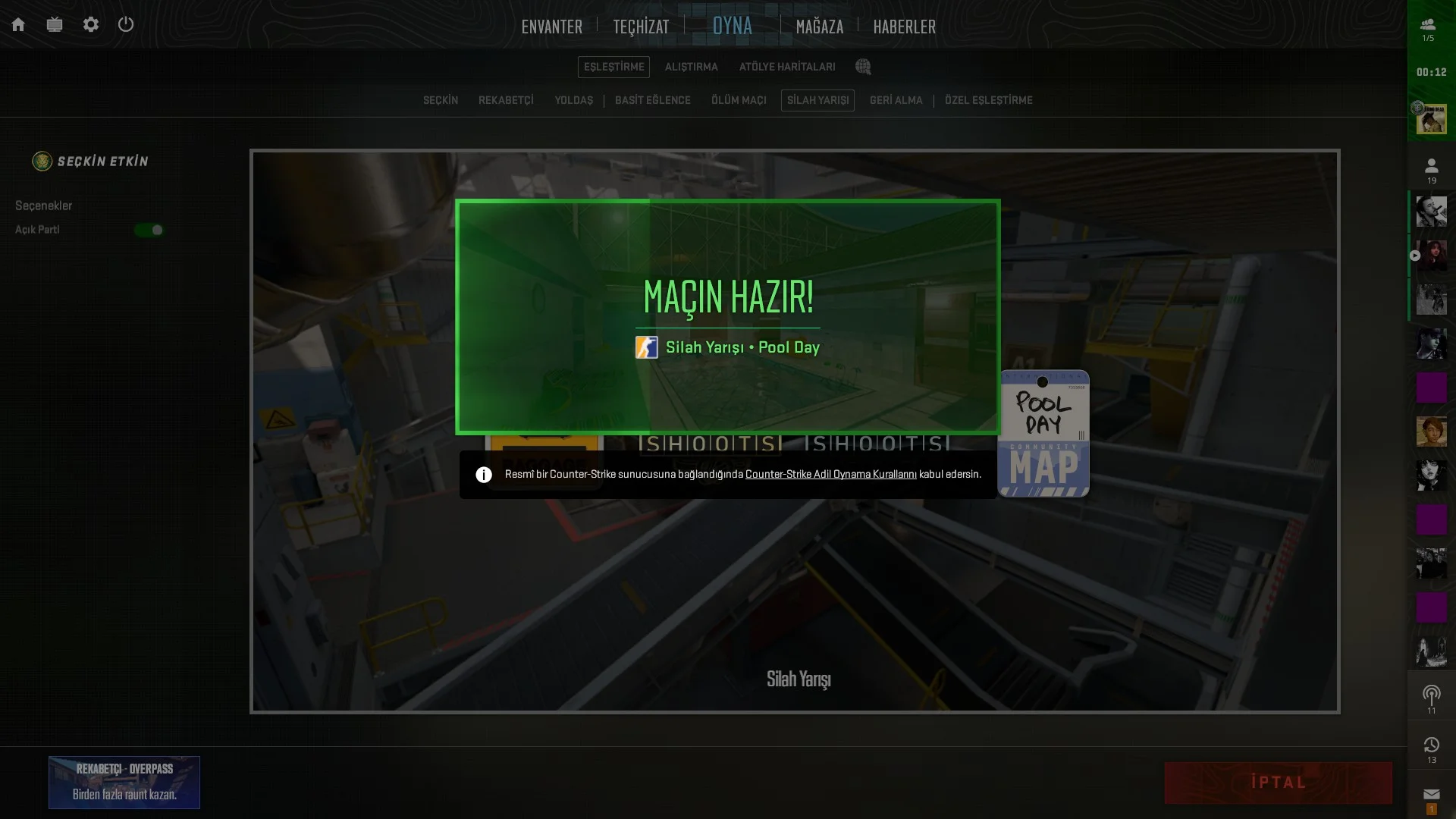The width and height of the screenshot is (1456, 819).
Task: Select the ÖLÜM MAÇI mode
Action: coord(739,100)
